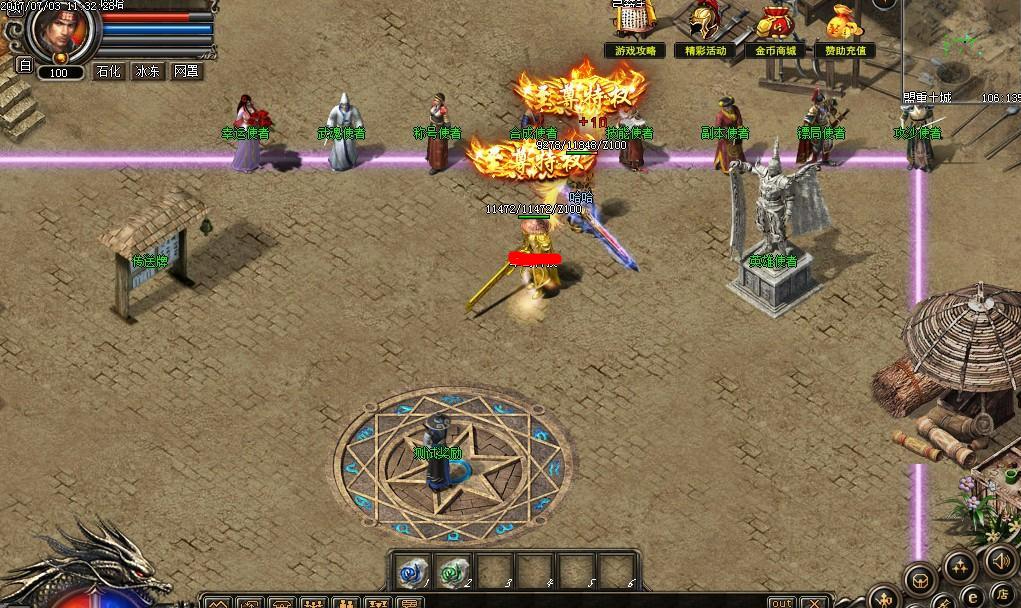1021x608 pixels.
Task: Toggle the 冰冻 freeze button
Action: 148,72
